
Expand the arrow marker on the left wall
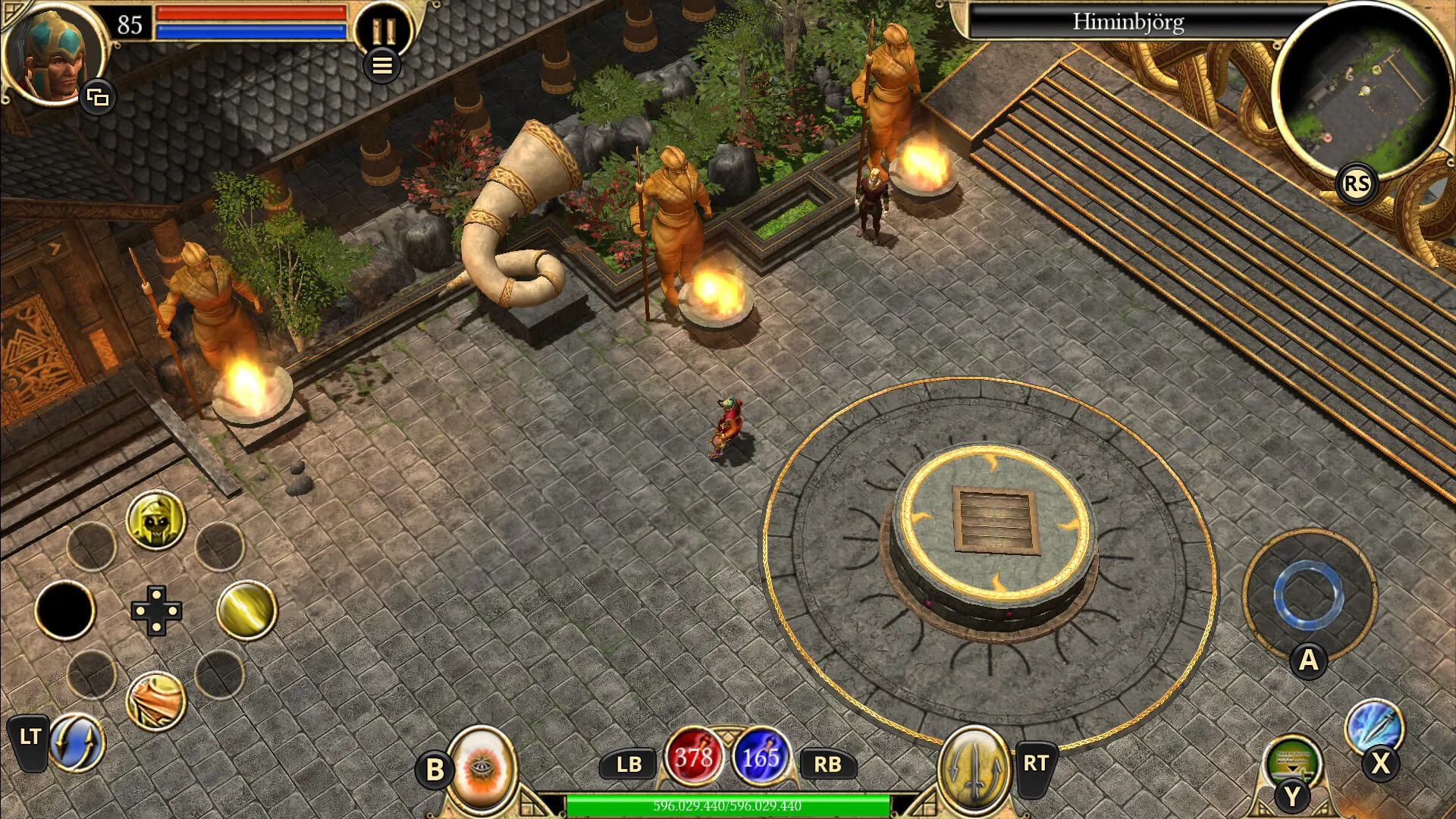tap(54, 248)
